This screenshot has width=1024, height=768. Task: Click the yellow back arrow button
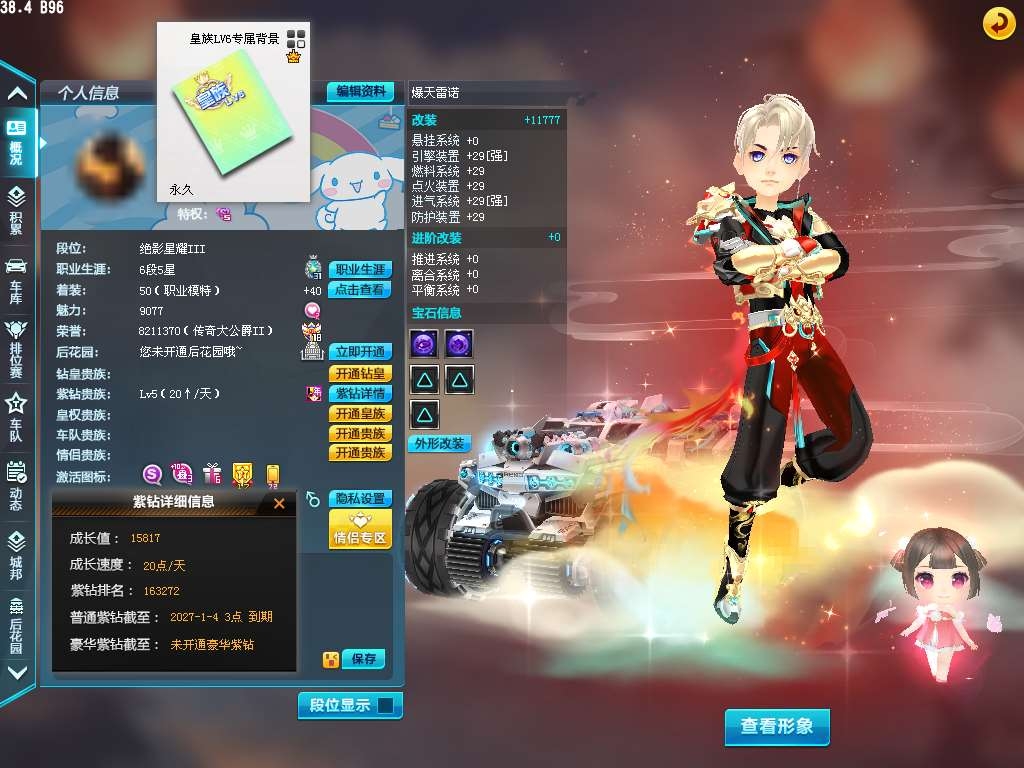click(998, 23)
